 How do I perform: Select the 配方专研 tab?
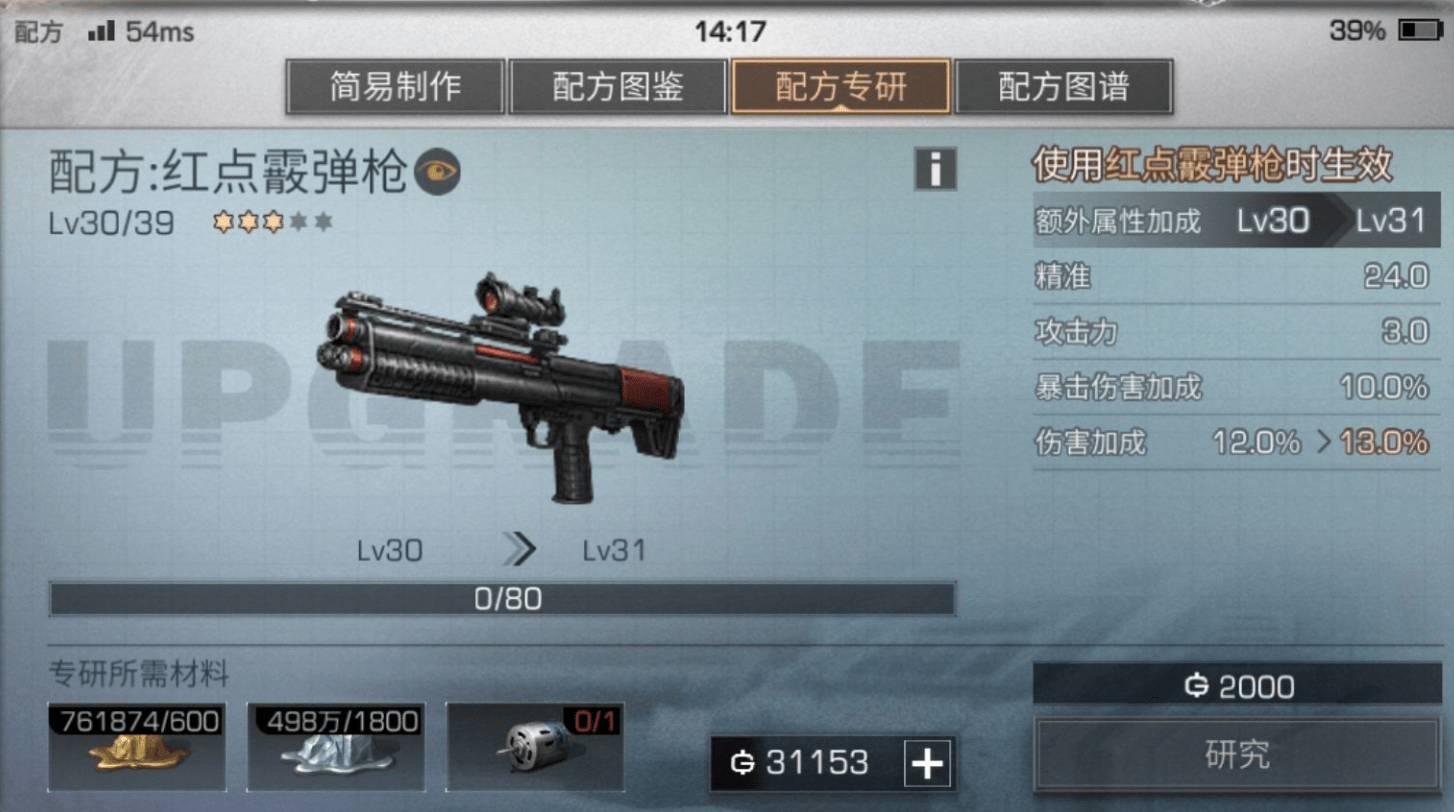[x=841, y=87]
